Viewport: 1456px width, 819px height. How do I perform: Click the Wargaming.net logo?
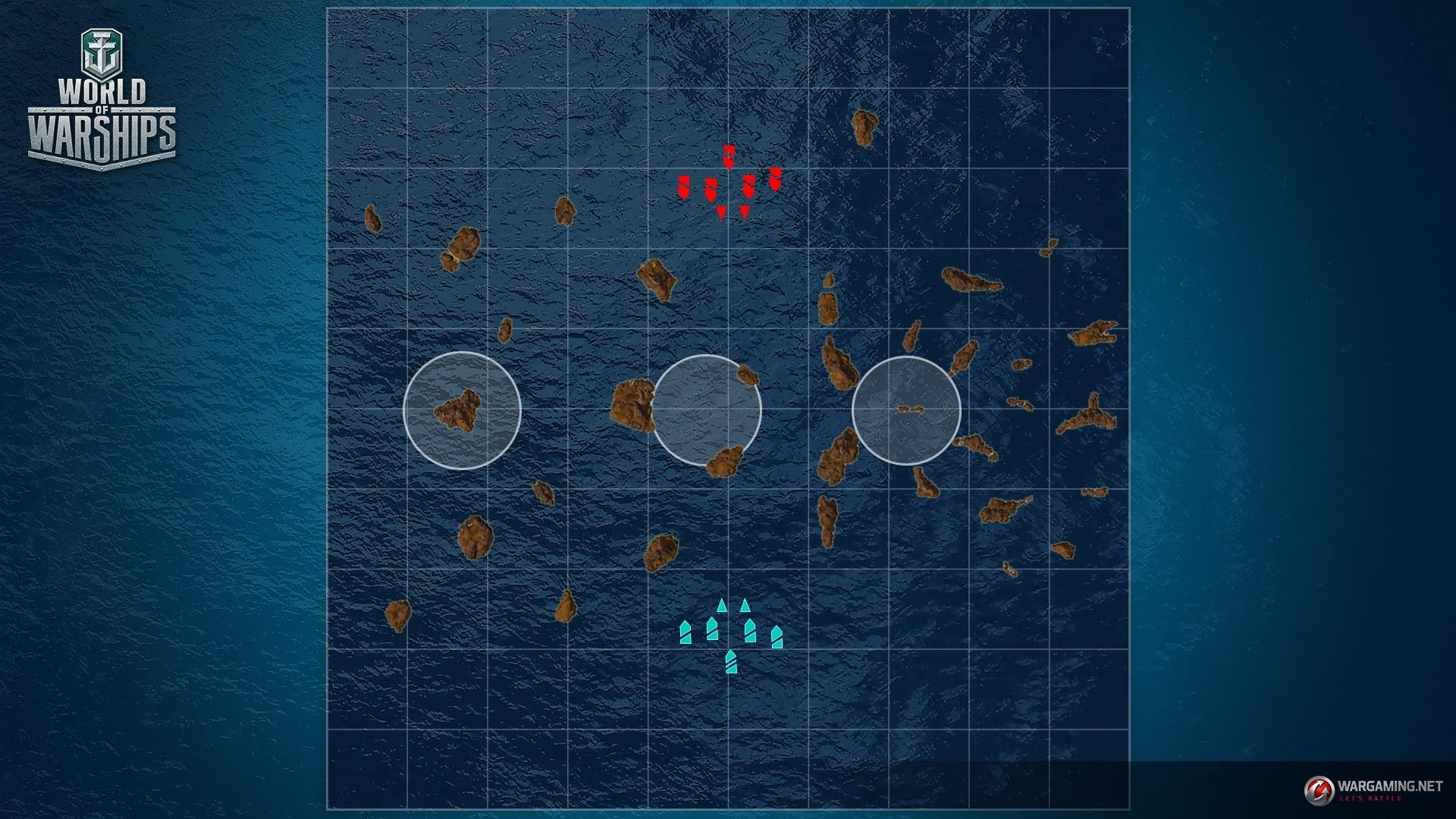click(1373, 789)
